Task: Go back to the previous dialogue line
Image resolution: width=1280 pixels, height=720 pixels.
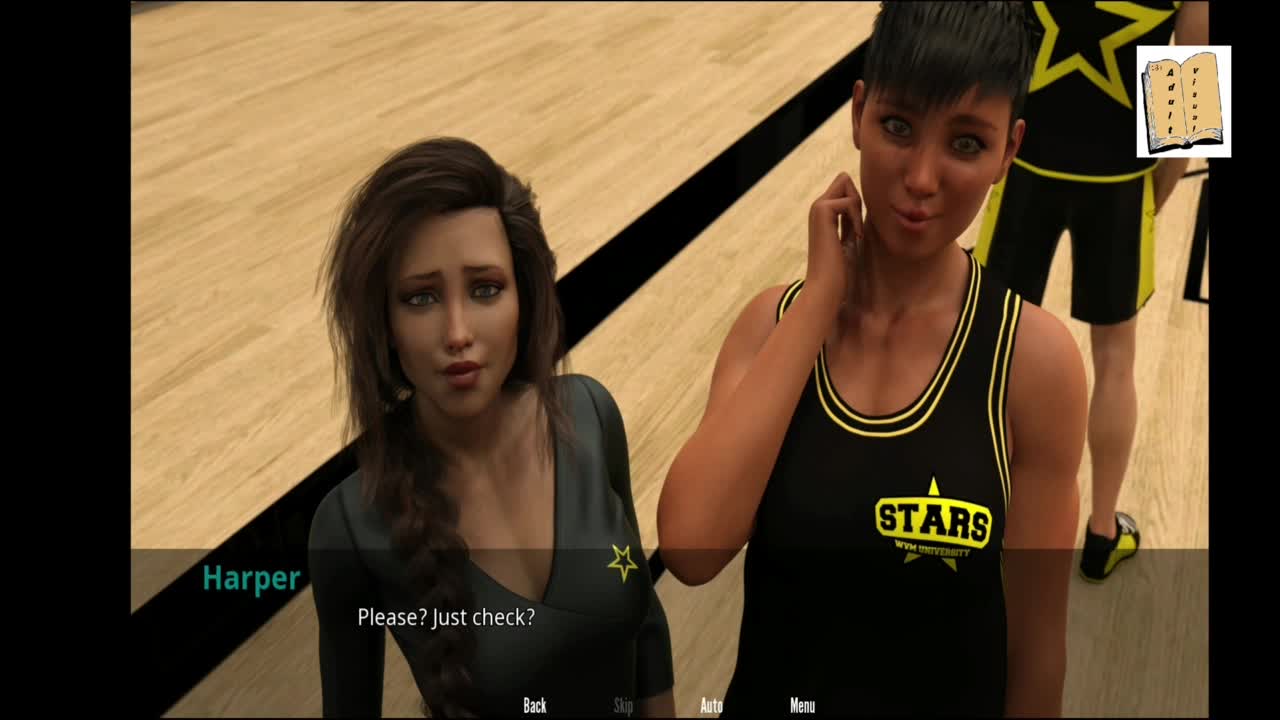Action: point(535,706)
